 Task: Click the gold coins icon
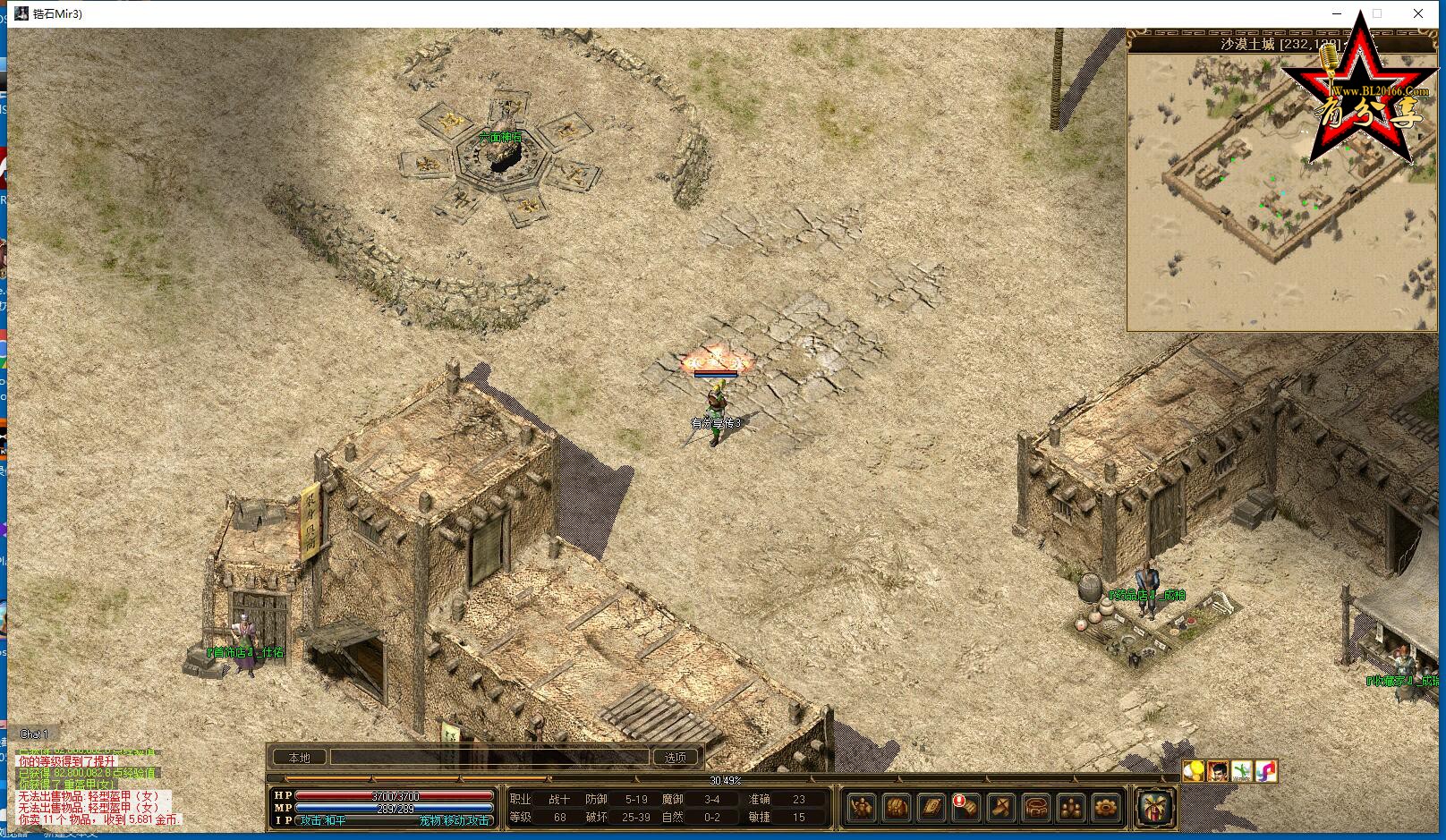coord(1194,770)
